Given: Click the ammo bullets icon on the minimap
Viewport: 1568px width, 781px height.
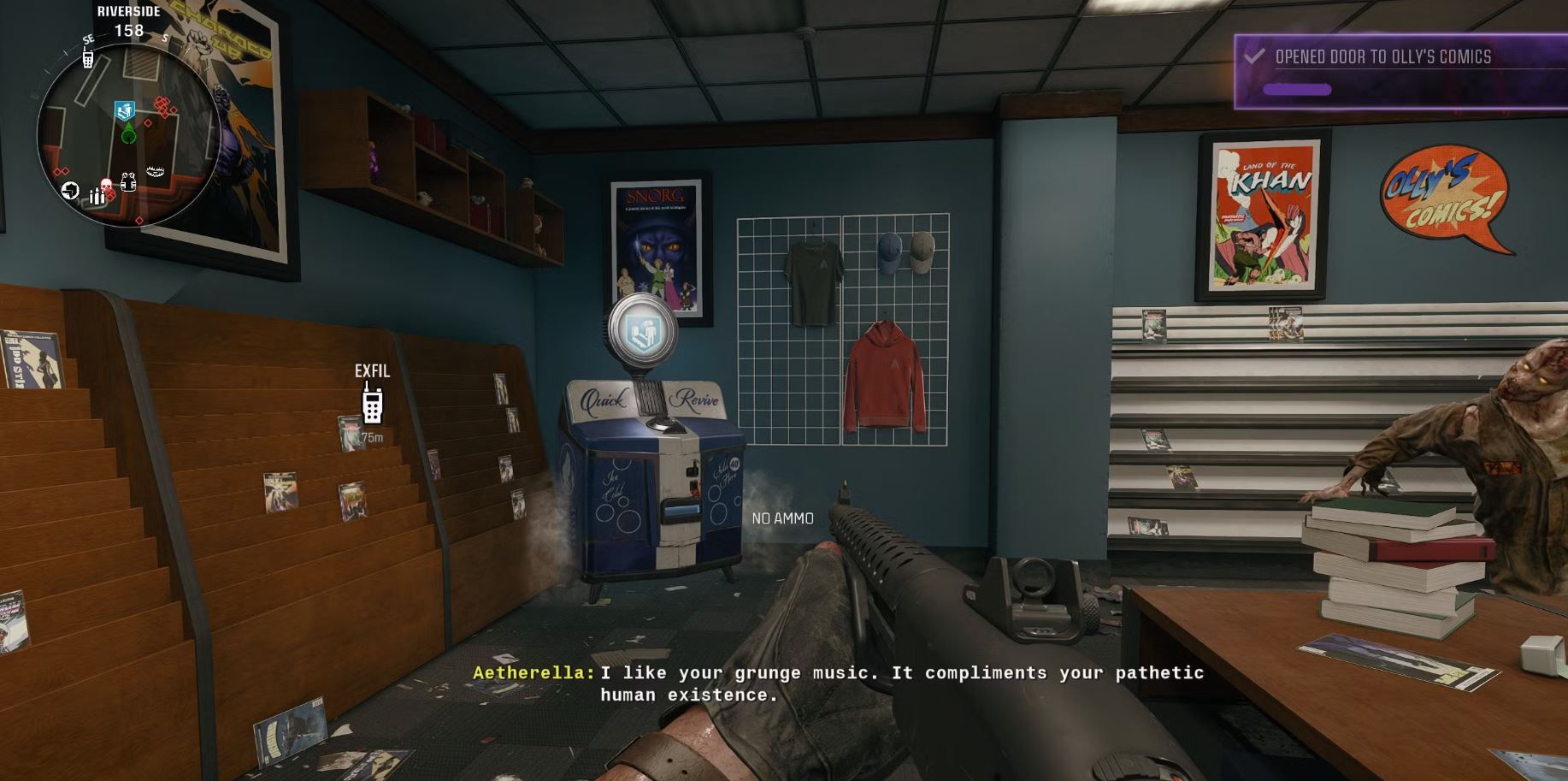Looking at the screenshot, I should 97,195.
